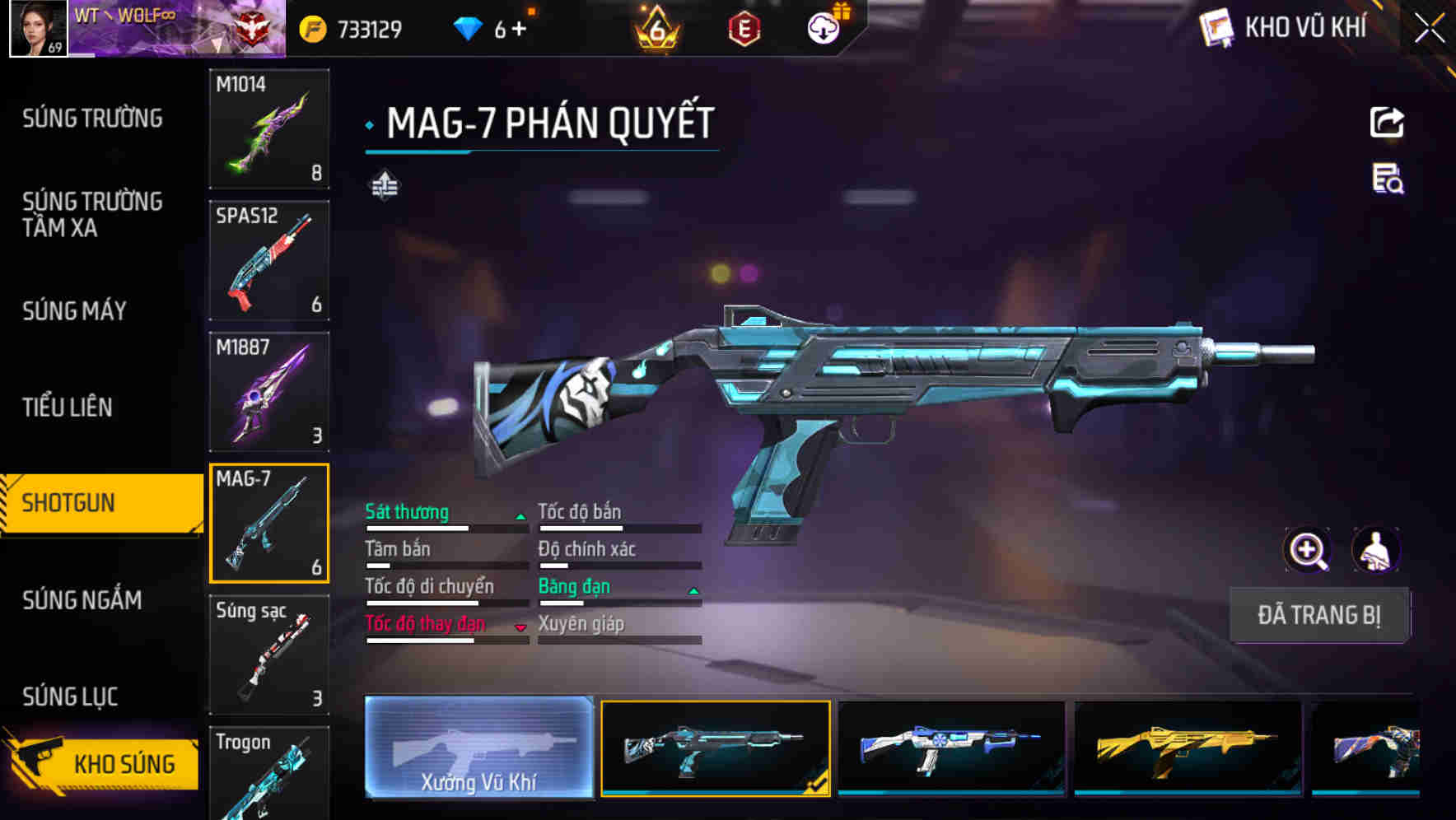Select the Súng Ngắm category

point(82,600)
